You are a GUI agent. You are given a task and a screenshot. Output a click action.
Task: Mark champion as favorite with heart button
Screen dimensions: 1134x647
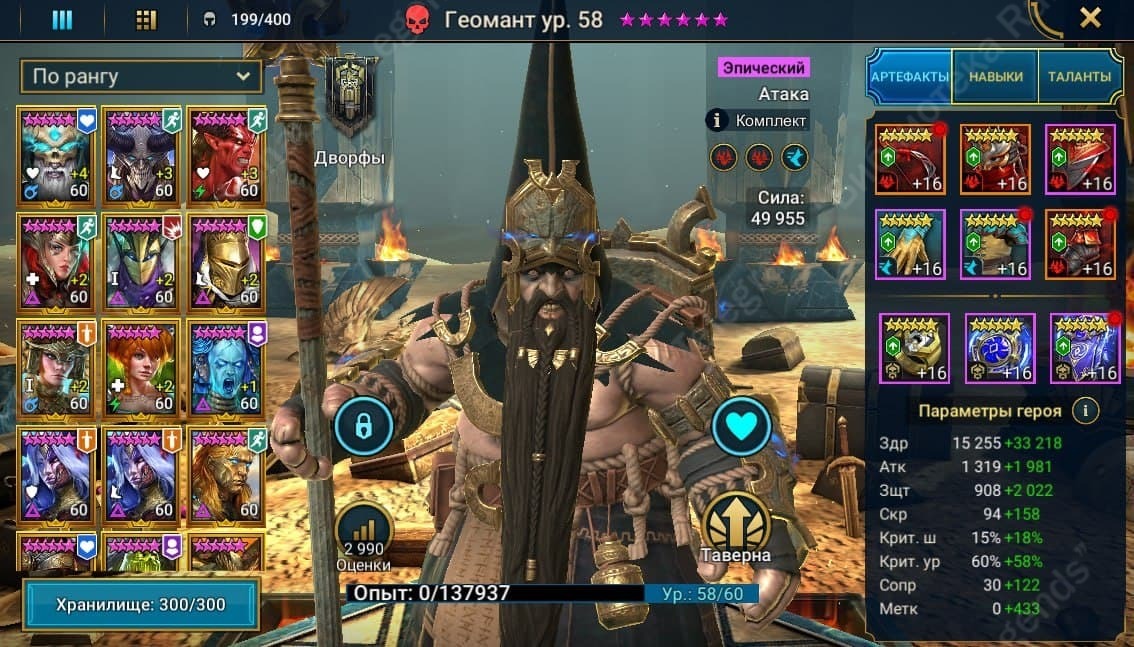tap(741, 427)
